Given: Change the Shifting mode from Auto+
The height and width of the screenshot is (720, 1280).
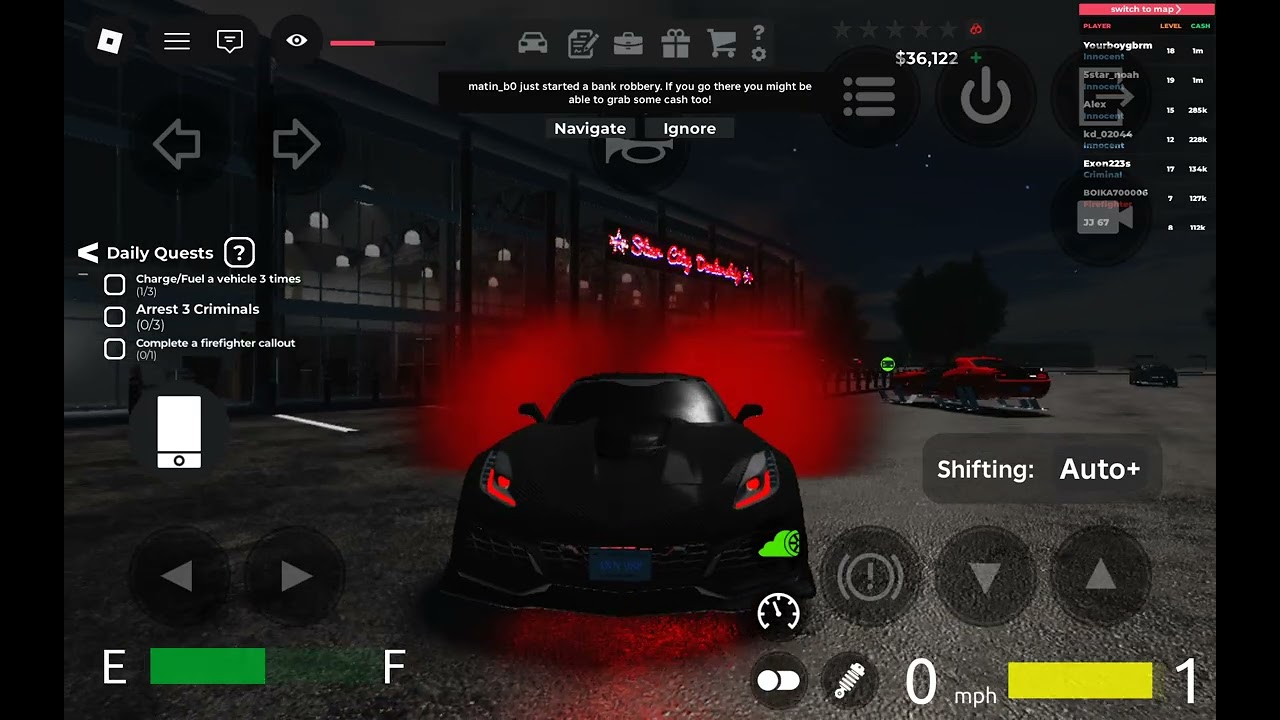Looking at the screenshot, I should pyautogui.click(x=1099, y=469).
